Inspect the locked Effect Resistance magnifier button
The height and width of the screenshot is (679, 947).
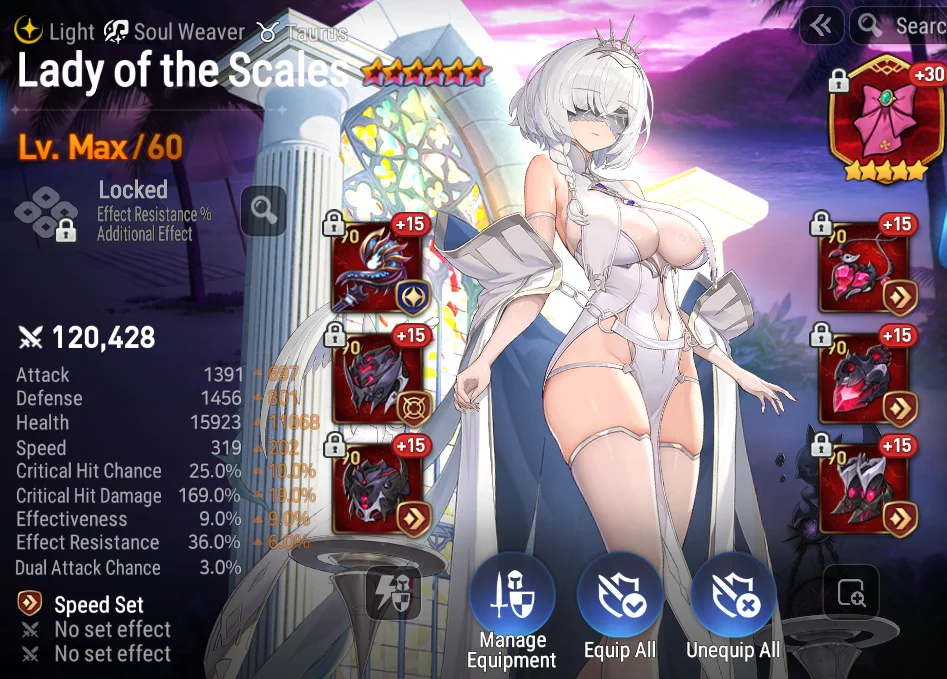click(263, 210)
